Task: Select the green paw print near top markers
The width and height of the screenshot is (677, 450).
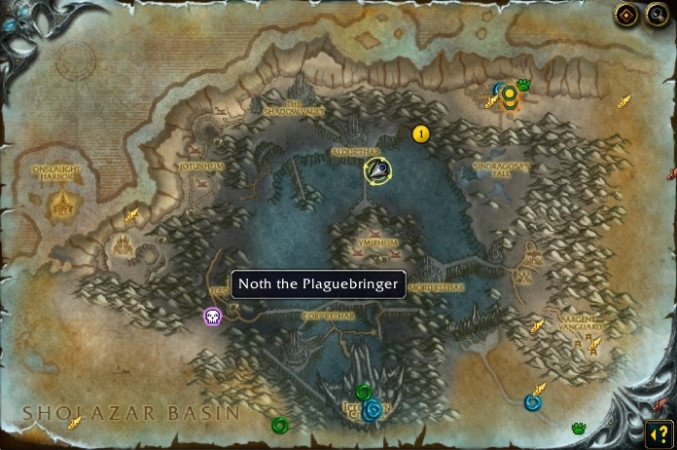Action: pyautogui.click(x=524, y=85)
